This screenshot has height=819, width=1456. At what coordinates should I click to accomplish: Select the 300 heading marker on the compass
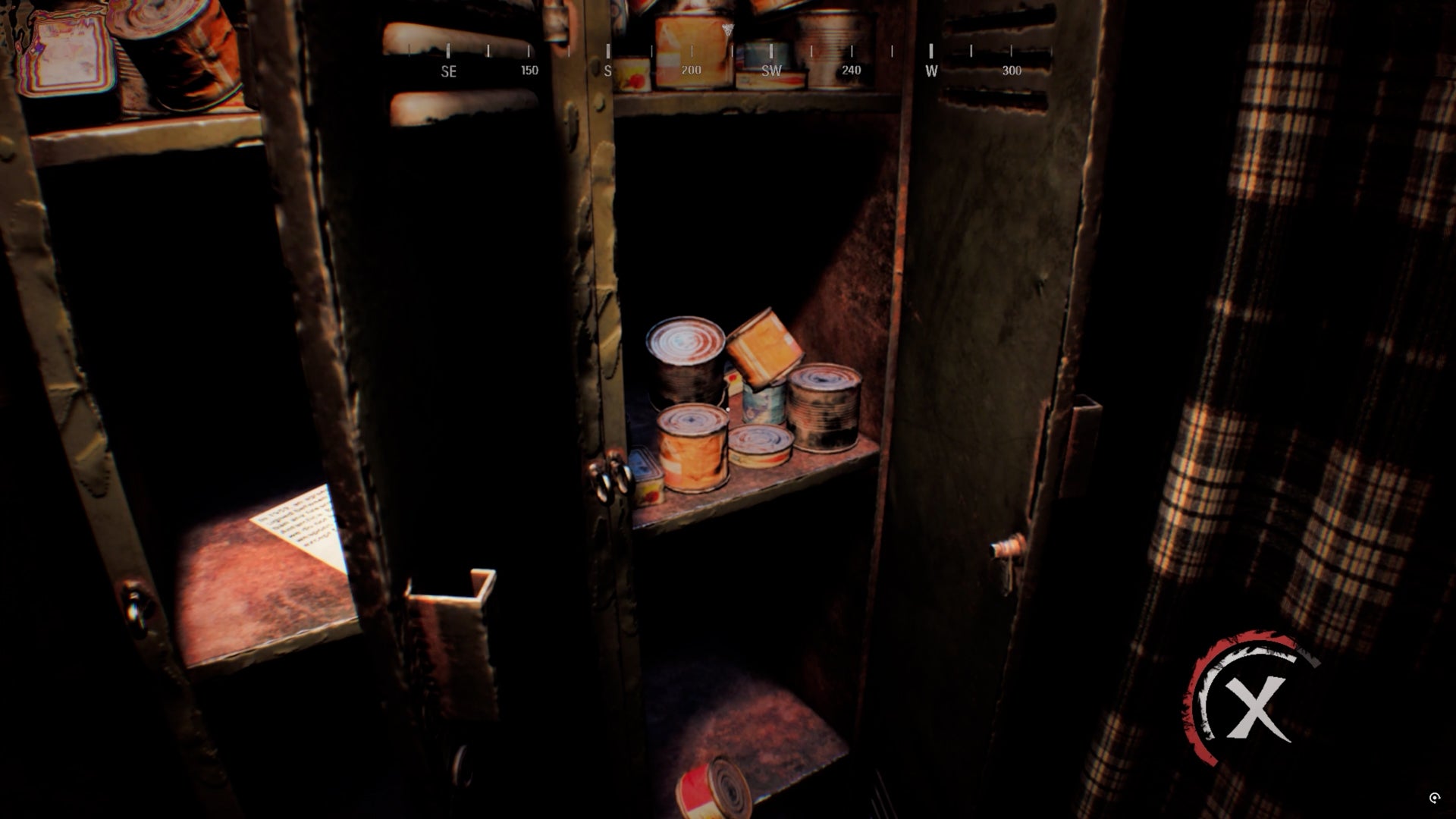[1012, 71]
